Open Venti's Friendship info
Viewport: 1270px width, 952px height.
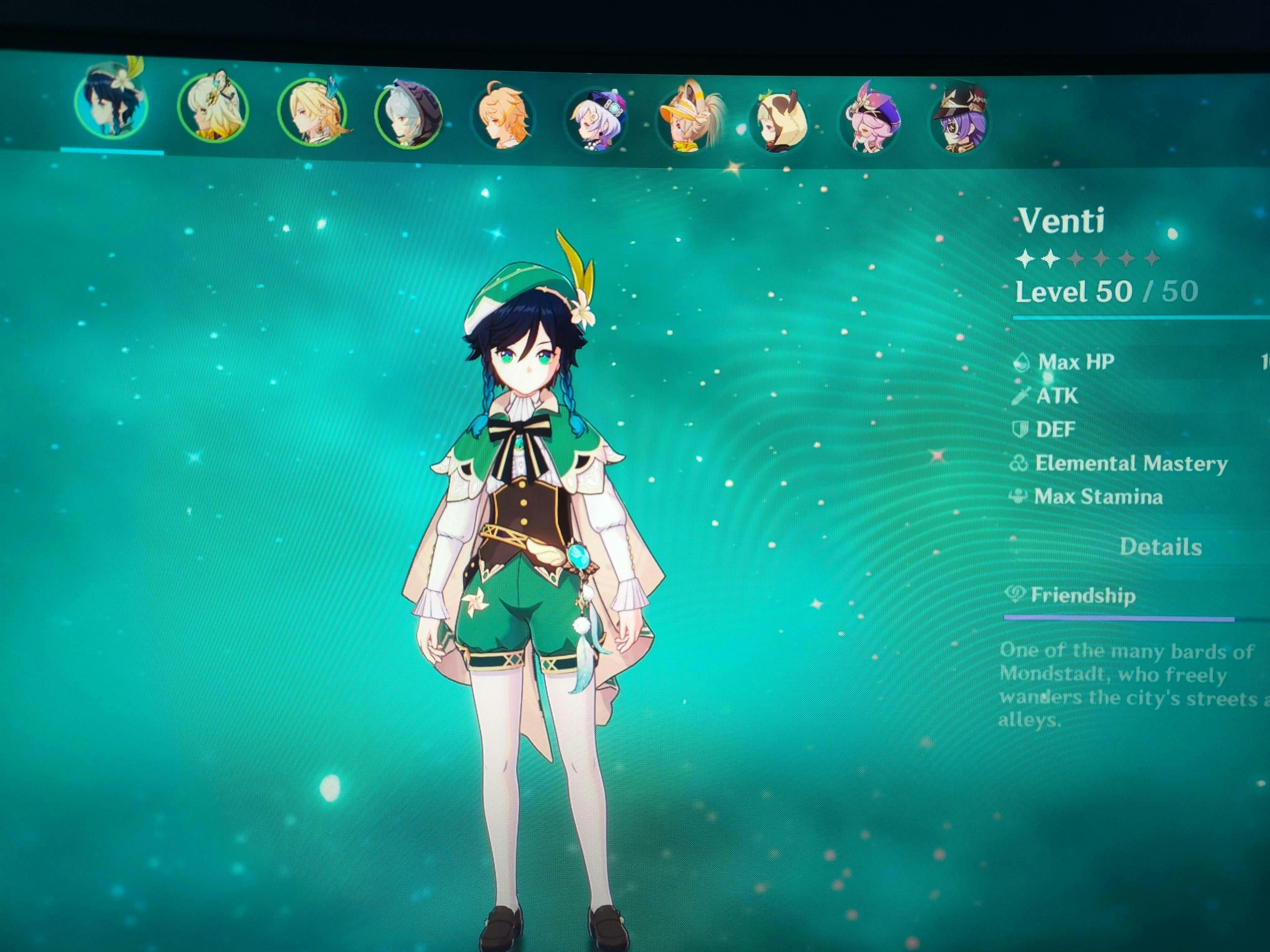click(1083, 596)
